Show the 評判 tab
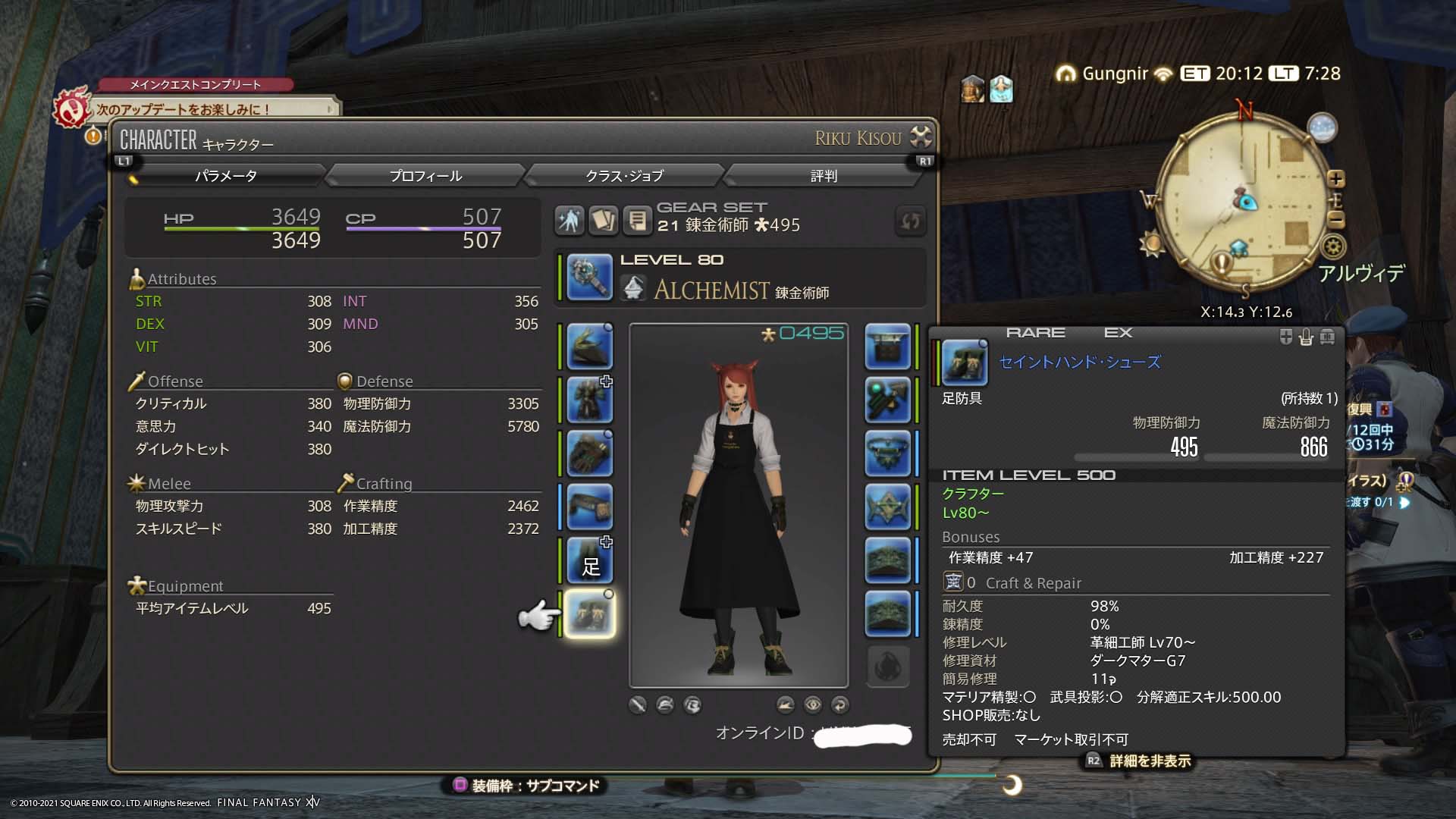 pos(824,176)
